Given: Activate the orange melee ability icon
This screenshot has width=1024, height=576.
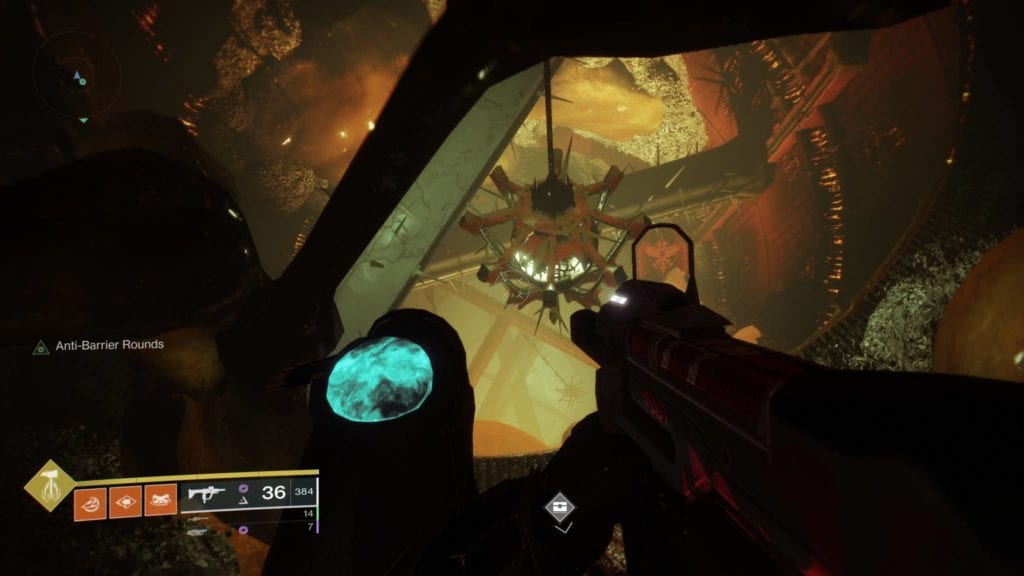Looking at the screenshot, I should coord(160,501).
